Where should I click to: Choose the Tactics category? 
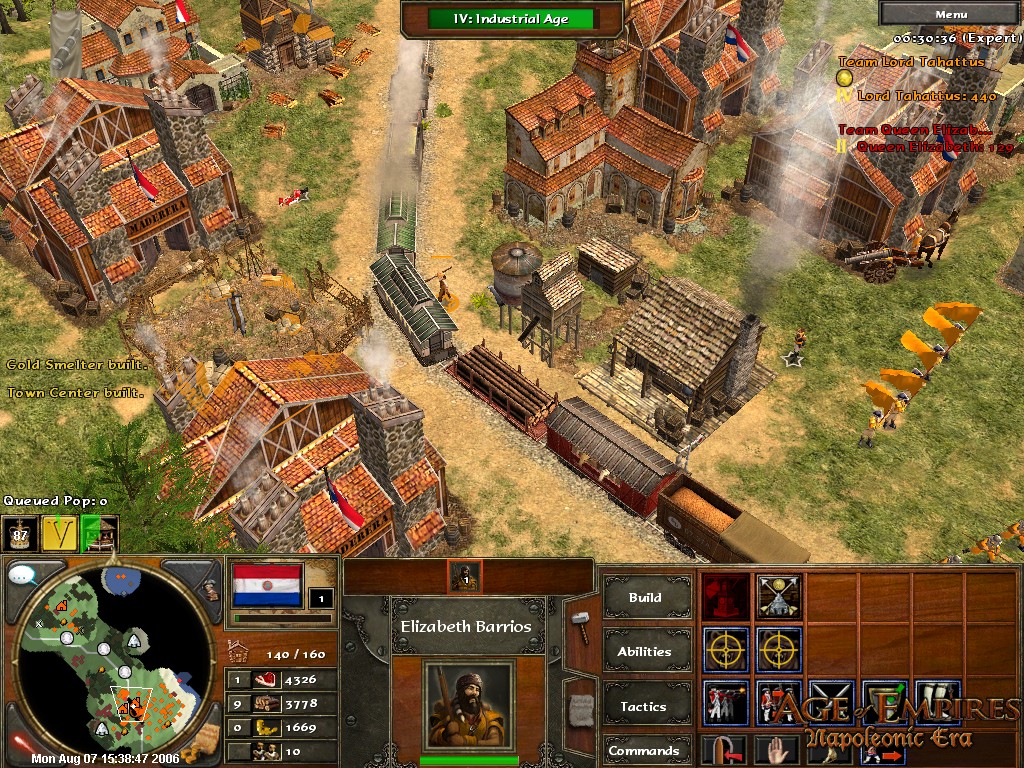pyautogui.click(x=645, y=706)
